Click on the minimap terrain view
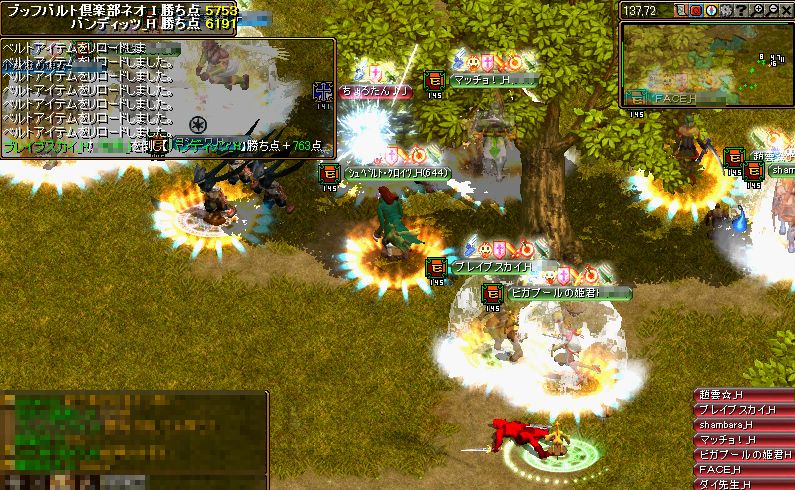Image resolution: width=795 pixels, height=490 pixels. click(x=706, y=62)
